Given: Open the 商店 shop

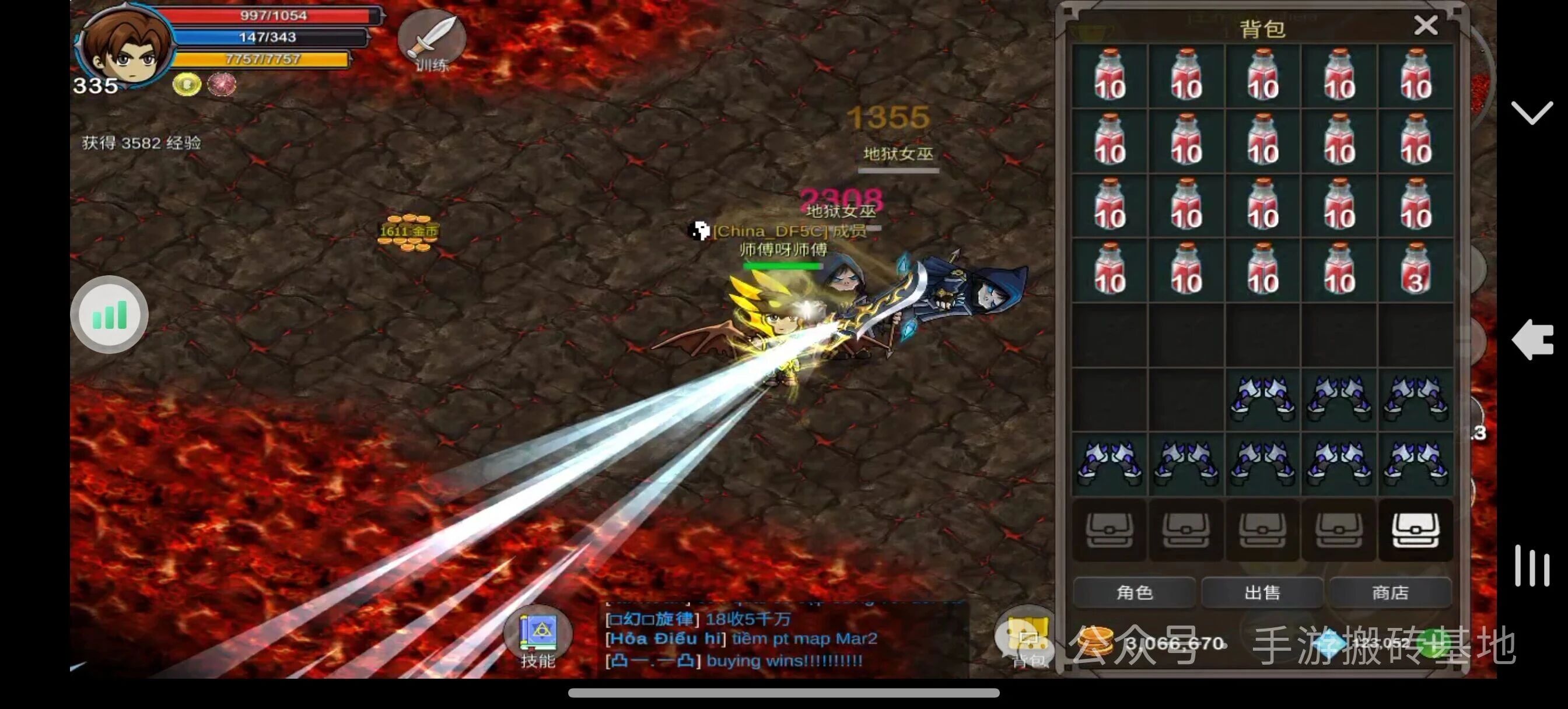Looking at the screenshot, I should pyautogui.click(x=1390, y=592).
